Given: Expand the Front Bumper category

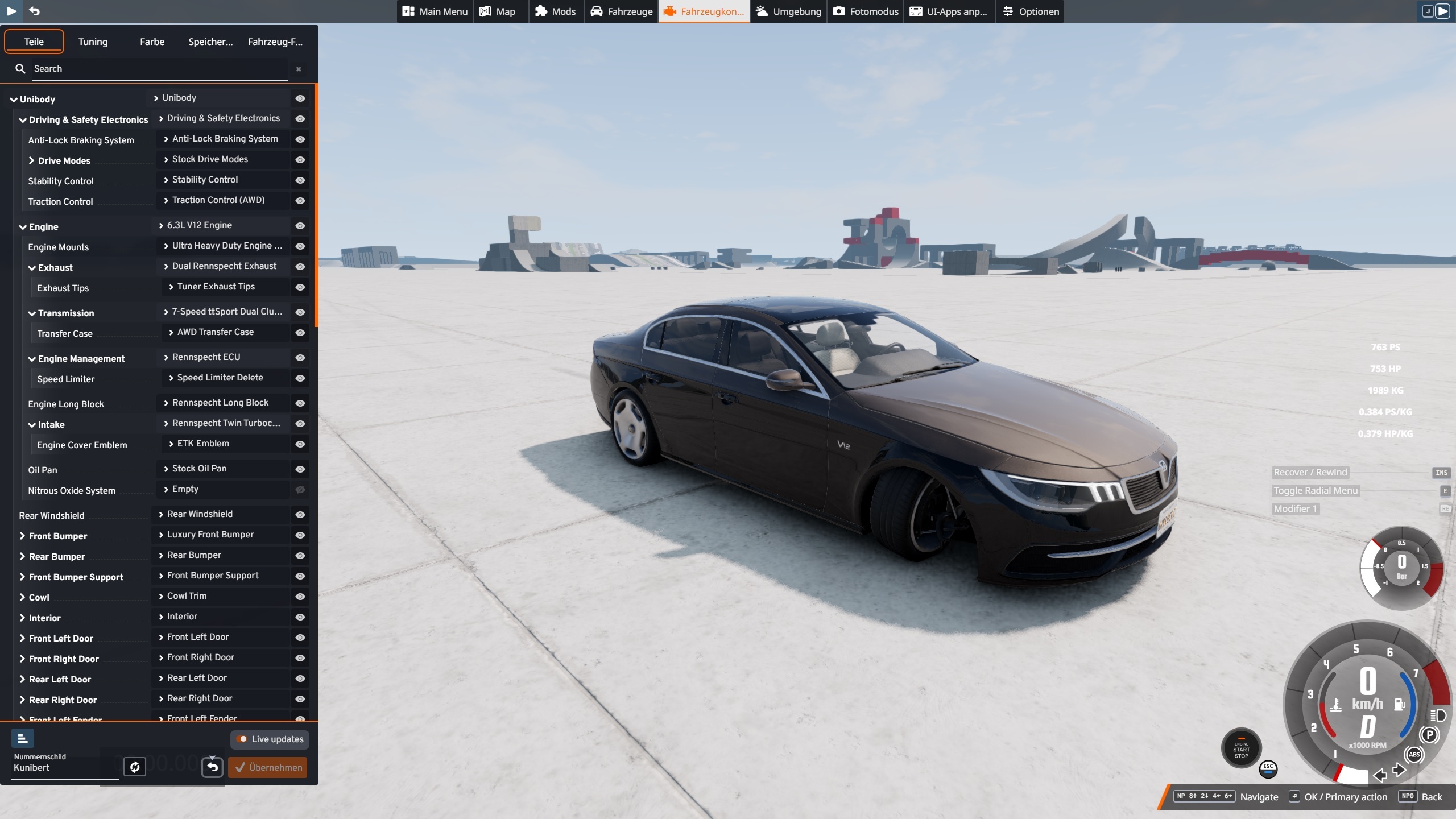Looking at the screenshot, I should tap(23, 536).
